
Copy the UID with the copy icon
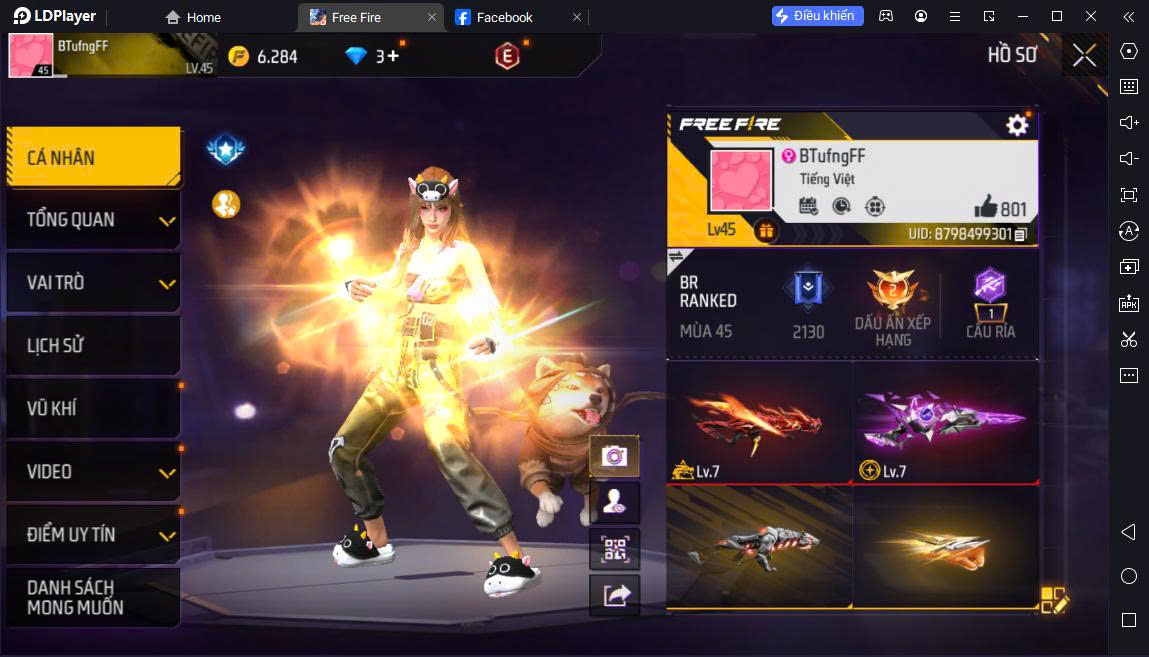(x=1021, y=234)
